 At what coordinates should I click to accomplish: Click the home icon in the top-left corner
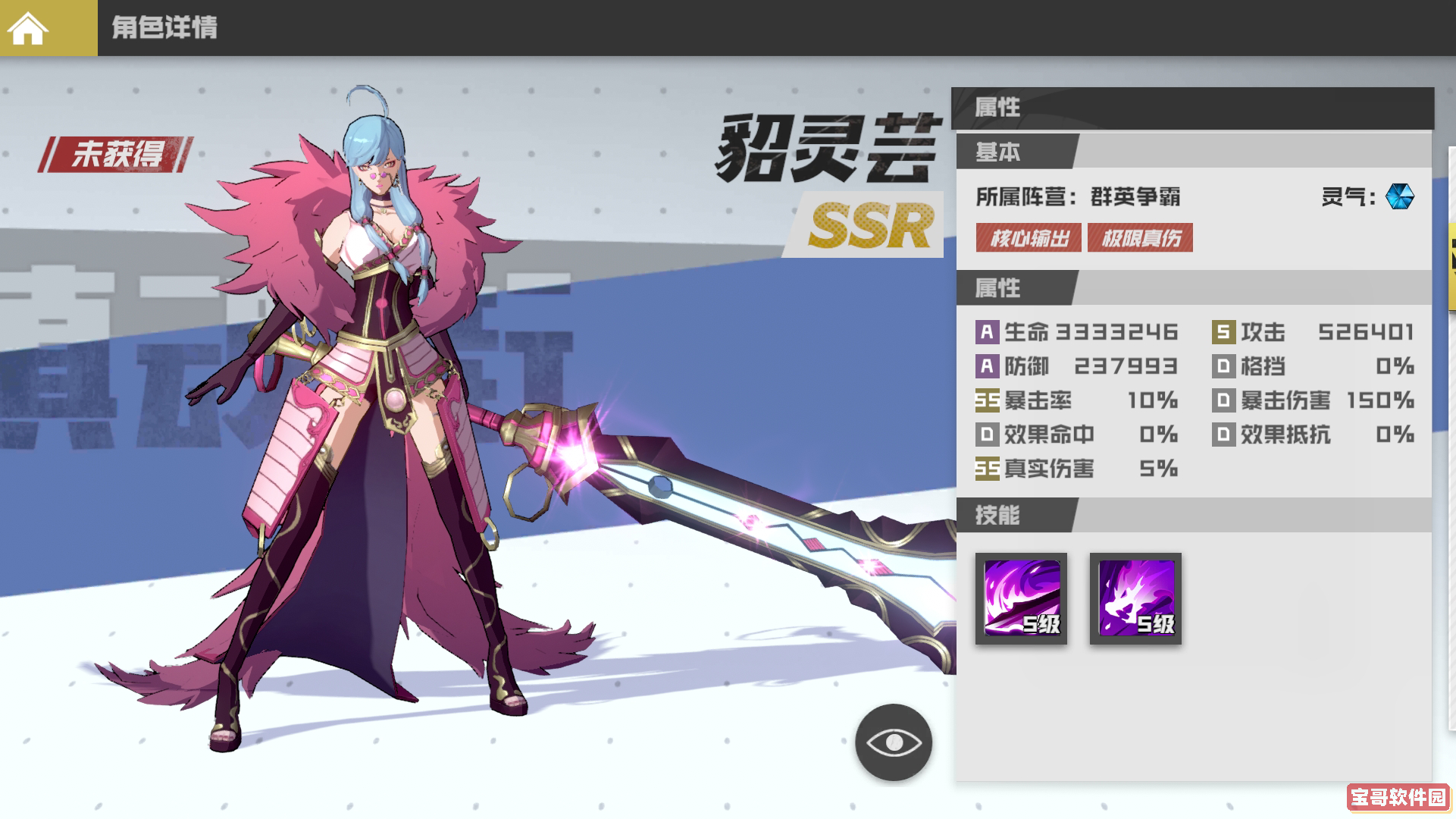pos(28,28)
